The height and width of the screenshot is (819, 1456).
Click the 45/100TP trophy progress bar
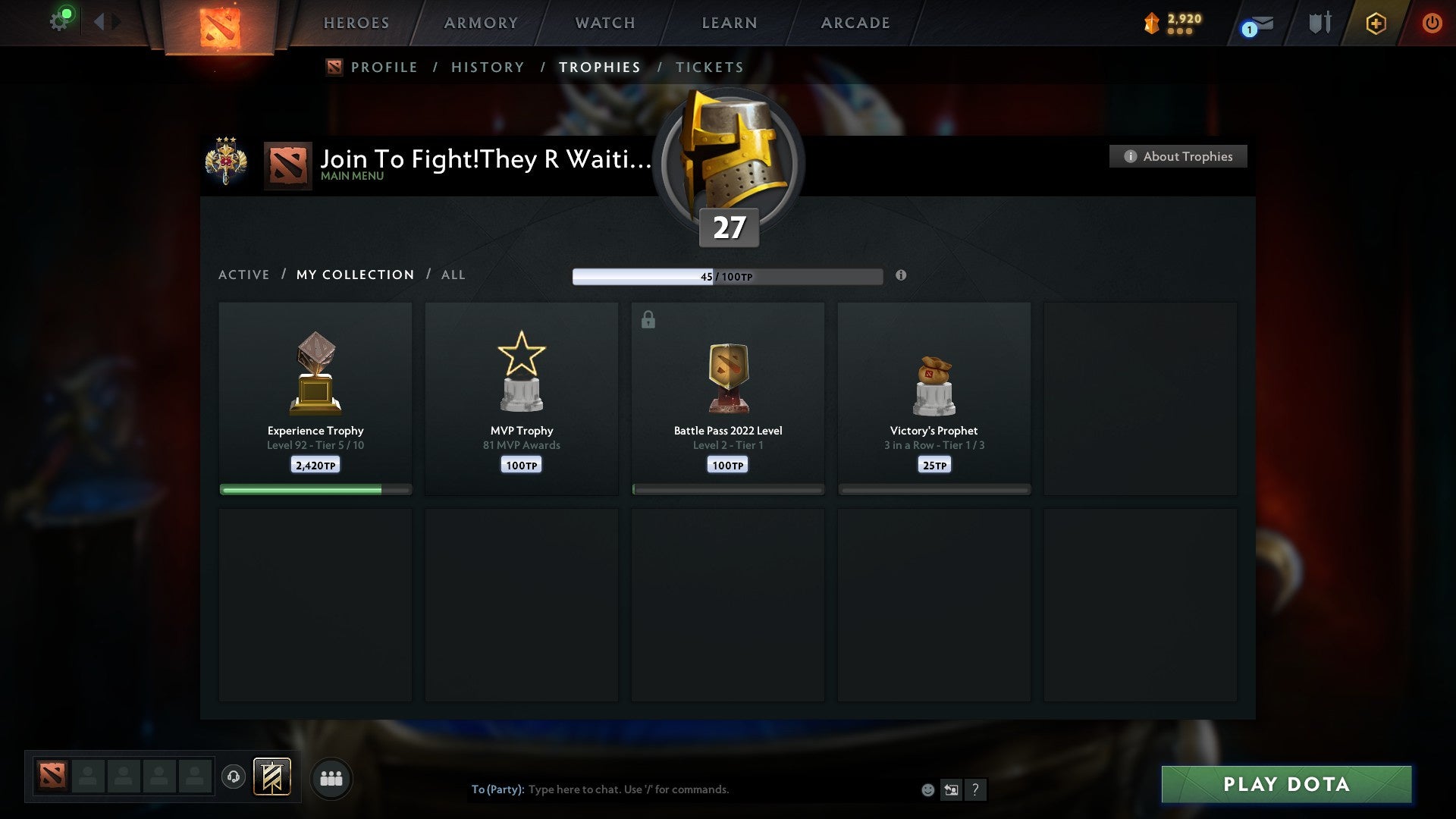point(726,276)
